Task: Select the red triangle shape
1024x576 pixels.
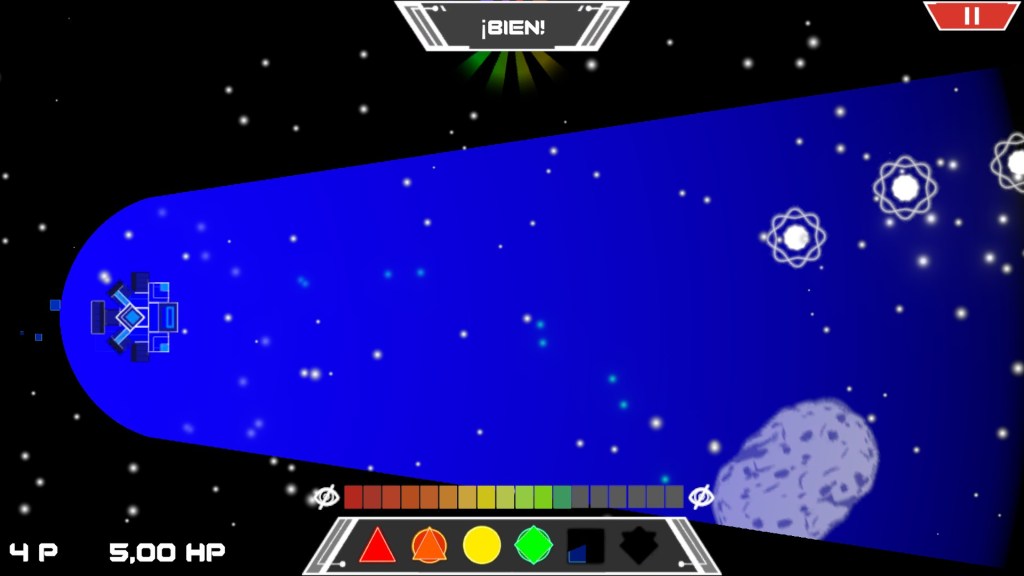Action: [x=377, y=546]
